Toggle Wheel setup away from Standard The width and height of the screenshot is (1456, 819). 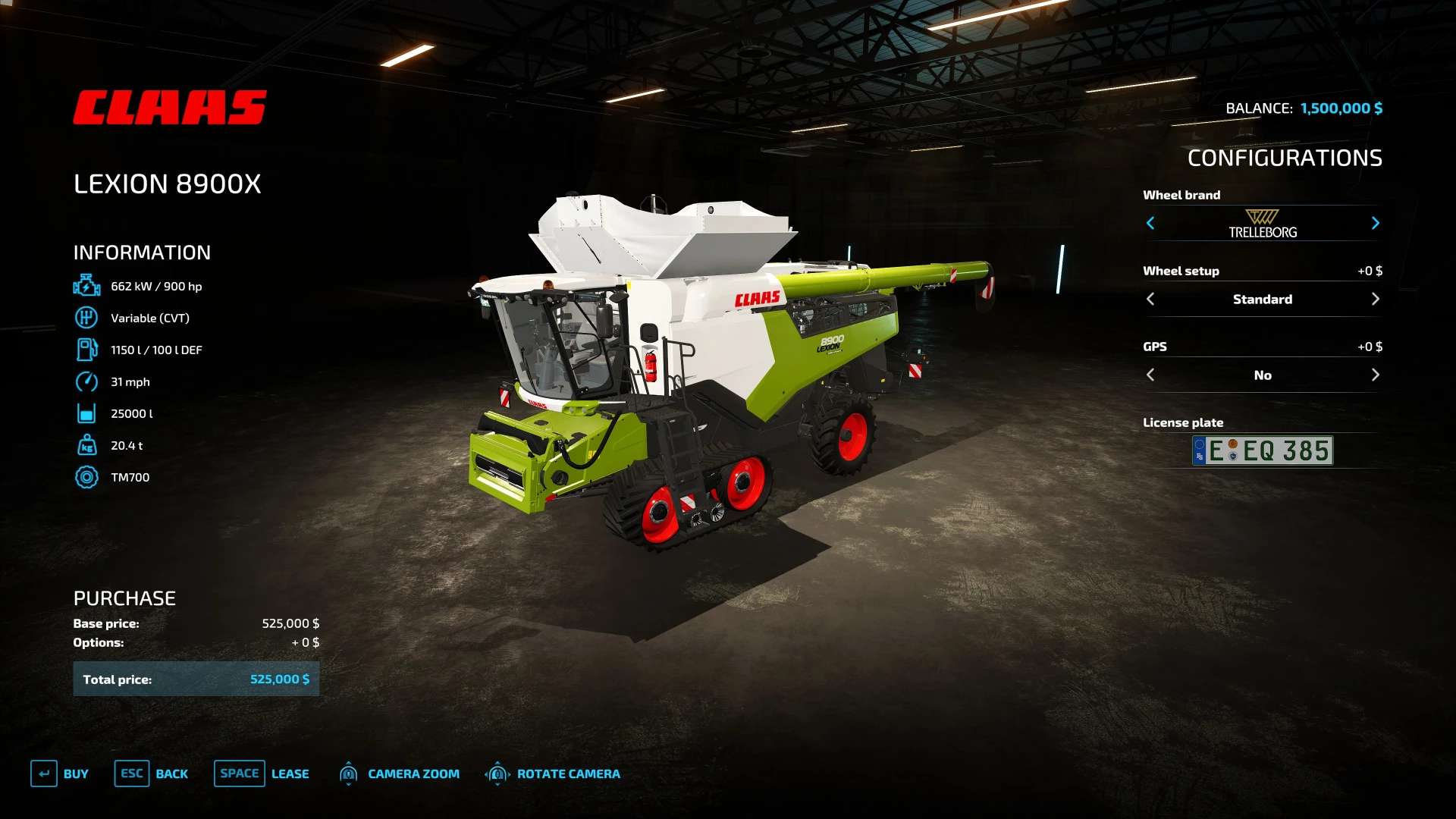pyautogui.click(x=1376, y=299)
